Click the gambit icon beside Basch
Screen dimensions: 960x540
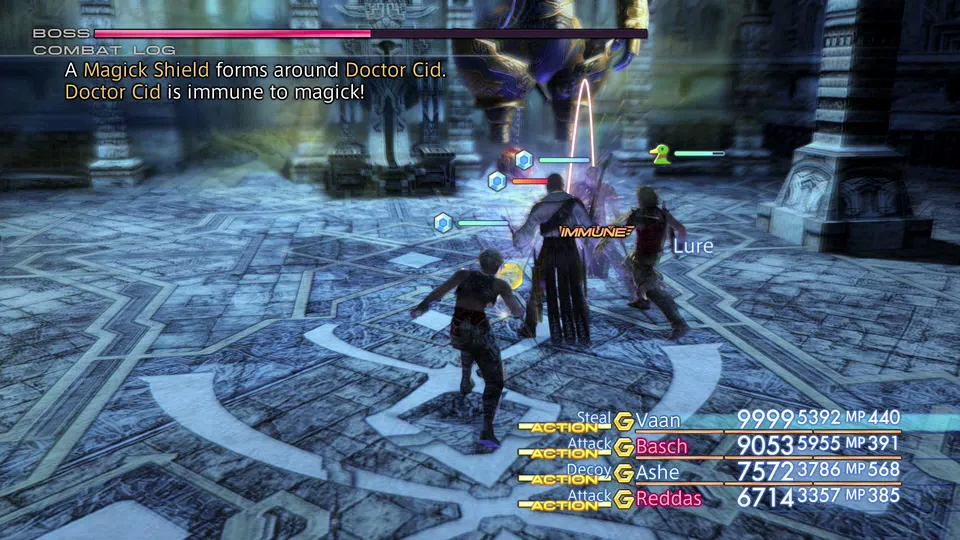pos(624,447)
